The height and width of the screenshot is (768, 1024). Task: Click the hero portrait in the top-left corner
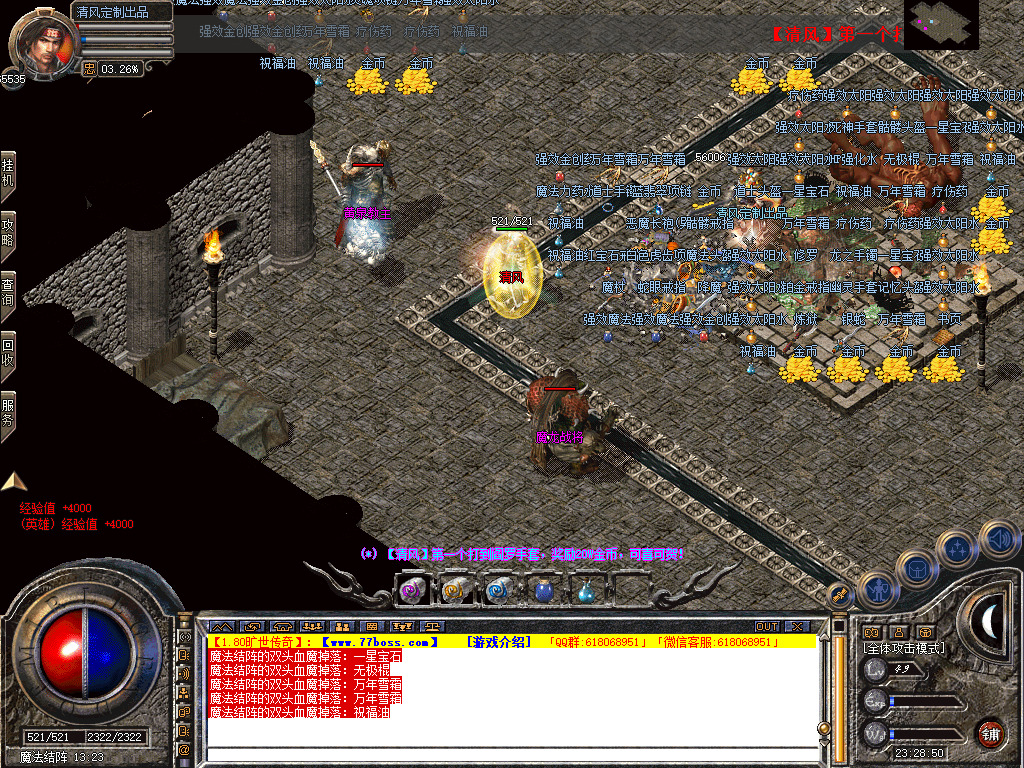40,44
